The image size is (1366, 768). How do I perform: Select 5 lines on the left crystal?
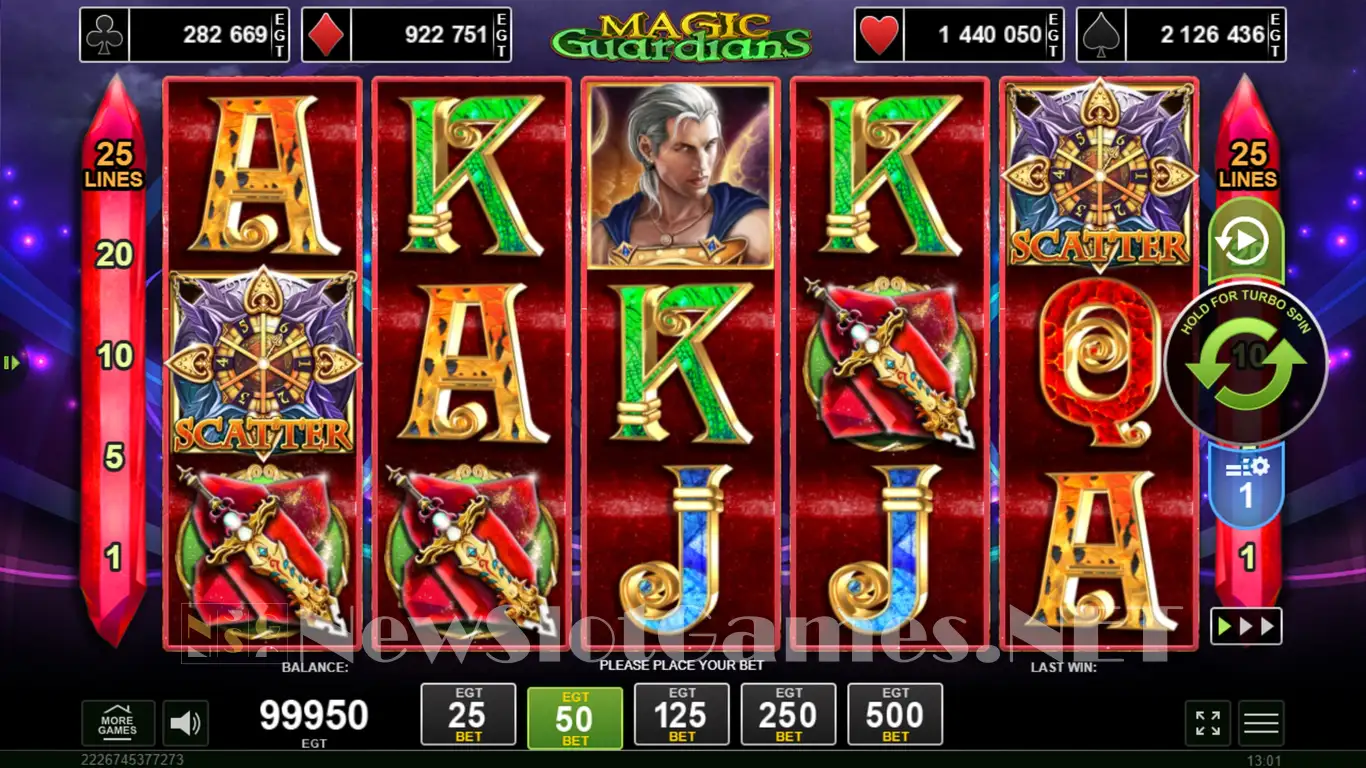114,457
